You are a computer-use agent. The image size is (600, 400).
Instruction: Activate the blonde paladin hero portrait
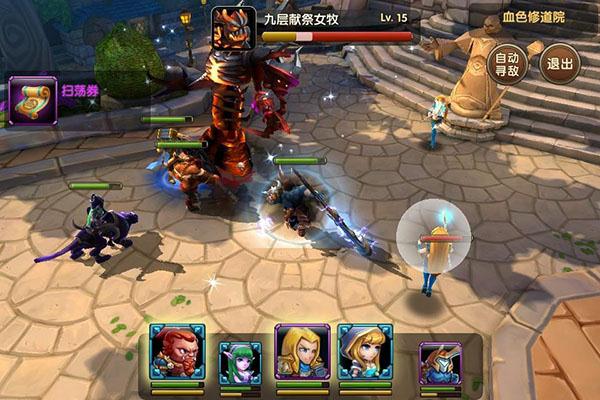[x=302, y=352]
